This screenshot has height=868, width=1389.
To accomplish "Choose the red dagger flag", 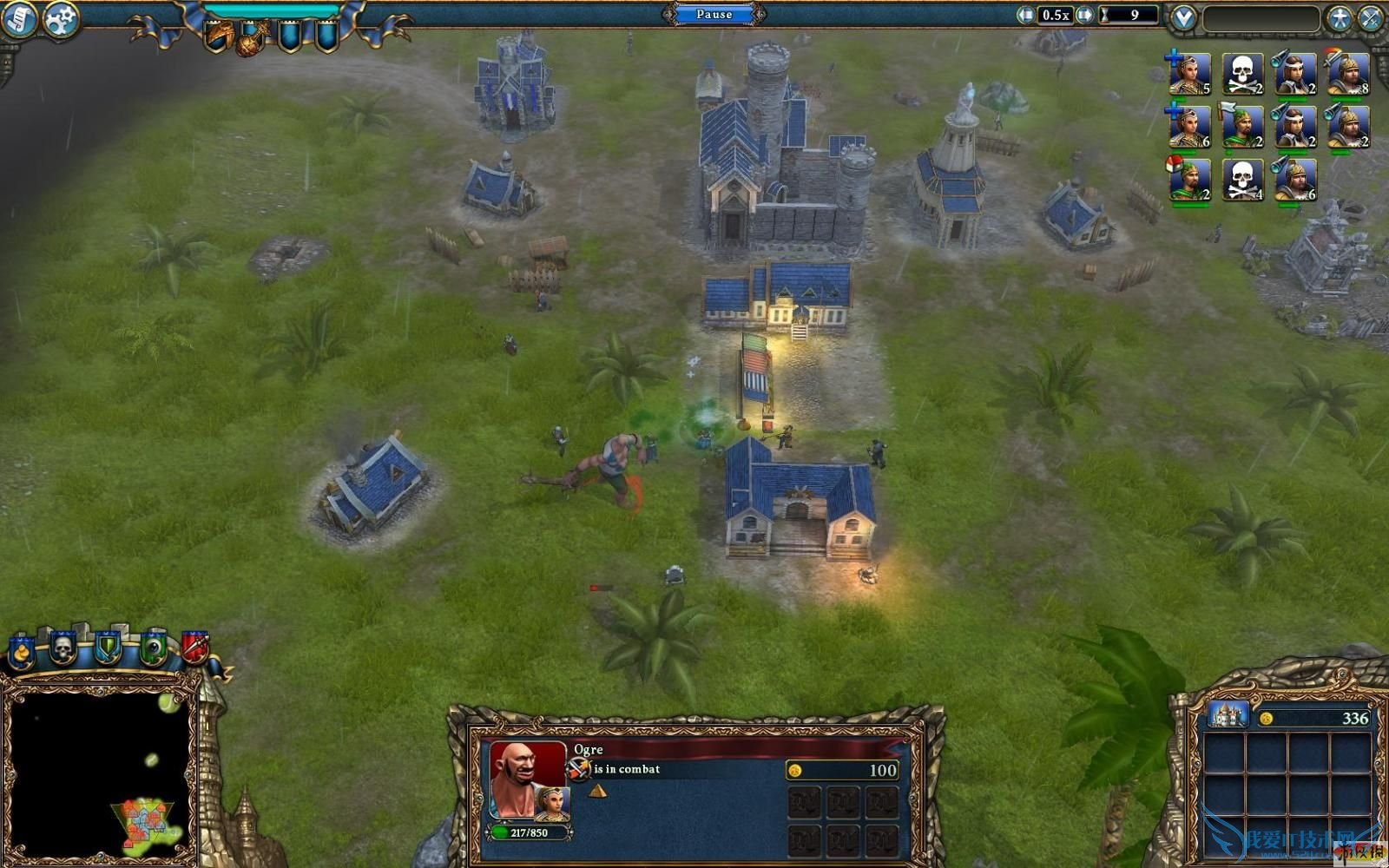I will coord(194,648).
